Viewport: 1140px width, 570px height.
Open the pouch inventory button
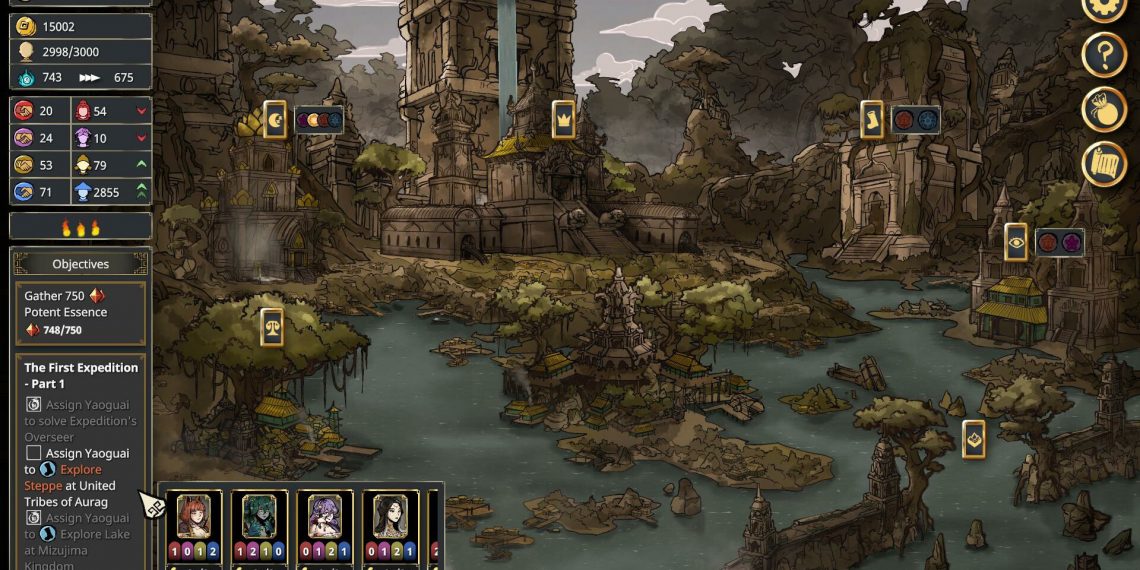coord(1104,109)
